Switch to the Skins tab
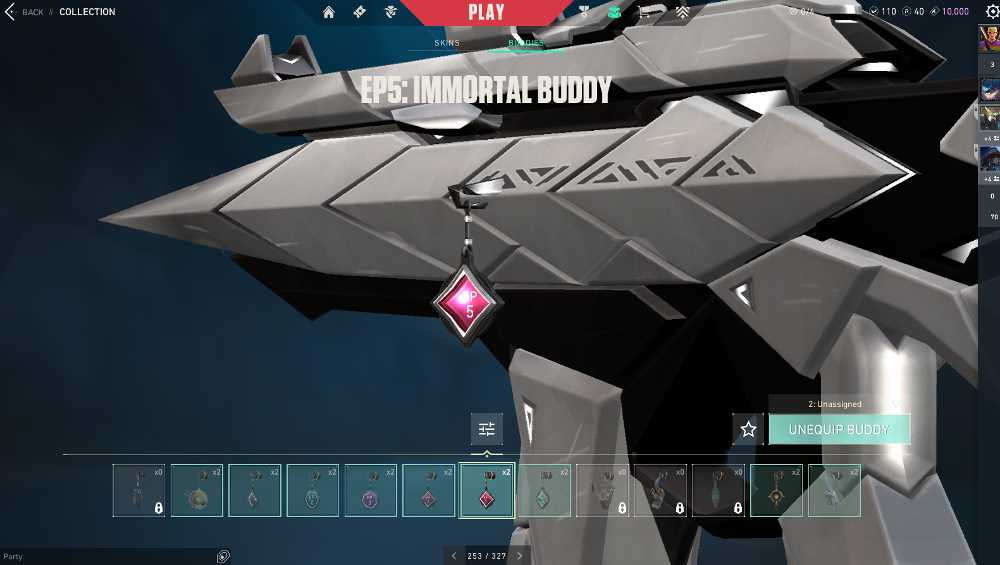The height and width of the screenshot is (565, 1000). click(447, 43)
